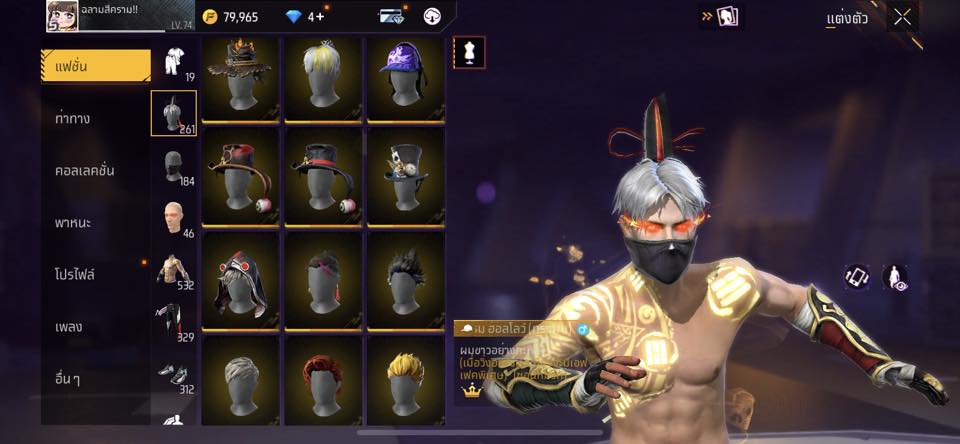Switch to the tops category showing 532
The image size is (960, 444).
click(174, 270)
